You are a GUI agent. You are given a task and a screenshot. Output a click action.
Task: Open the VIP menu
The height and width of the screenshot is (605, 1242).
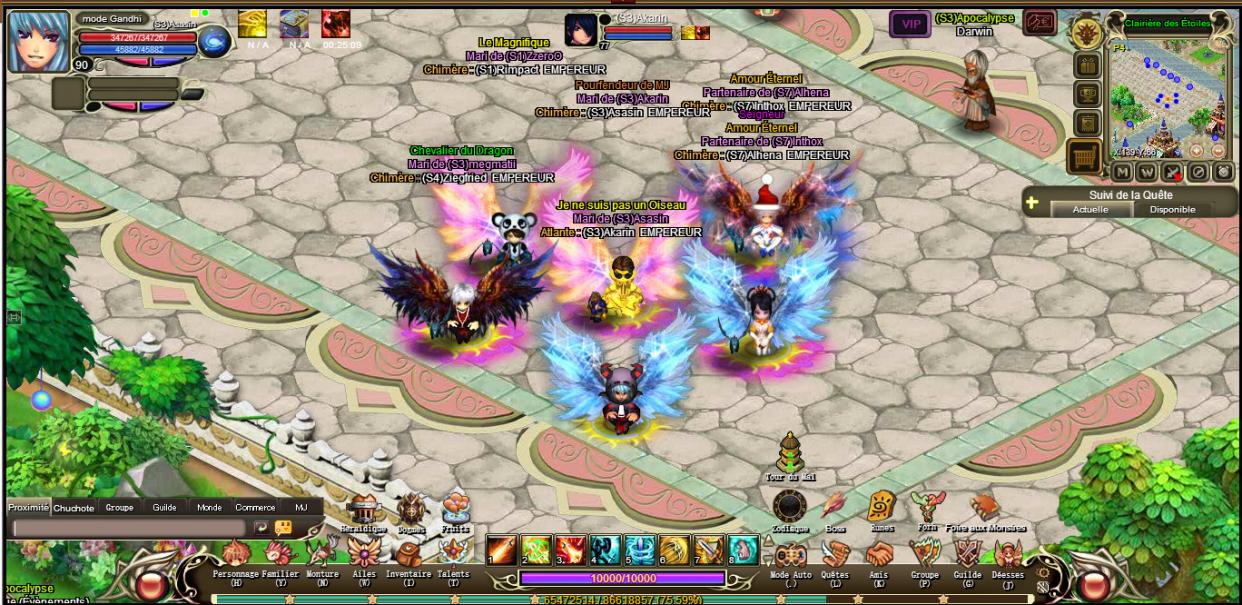(x=910, y=24)
